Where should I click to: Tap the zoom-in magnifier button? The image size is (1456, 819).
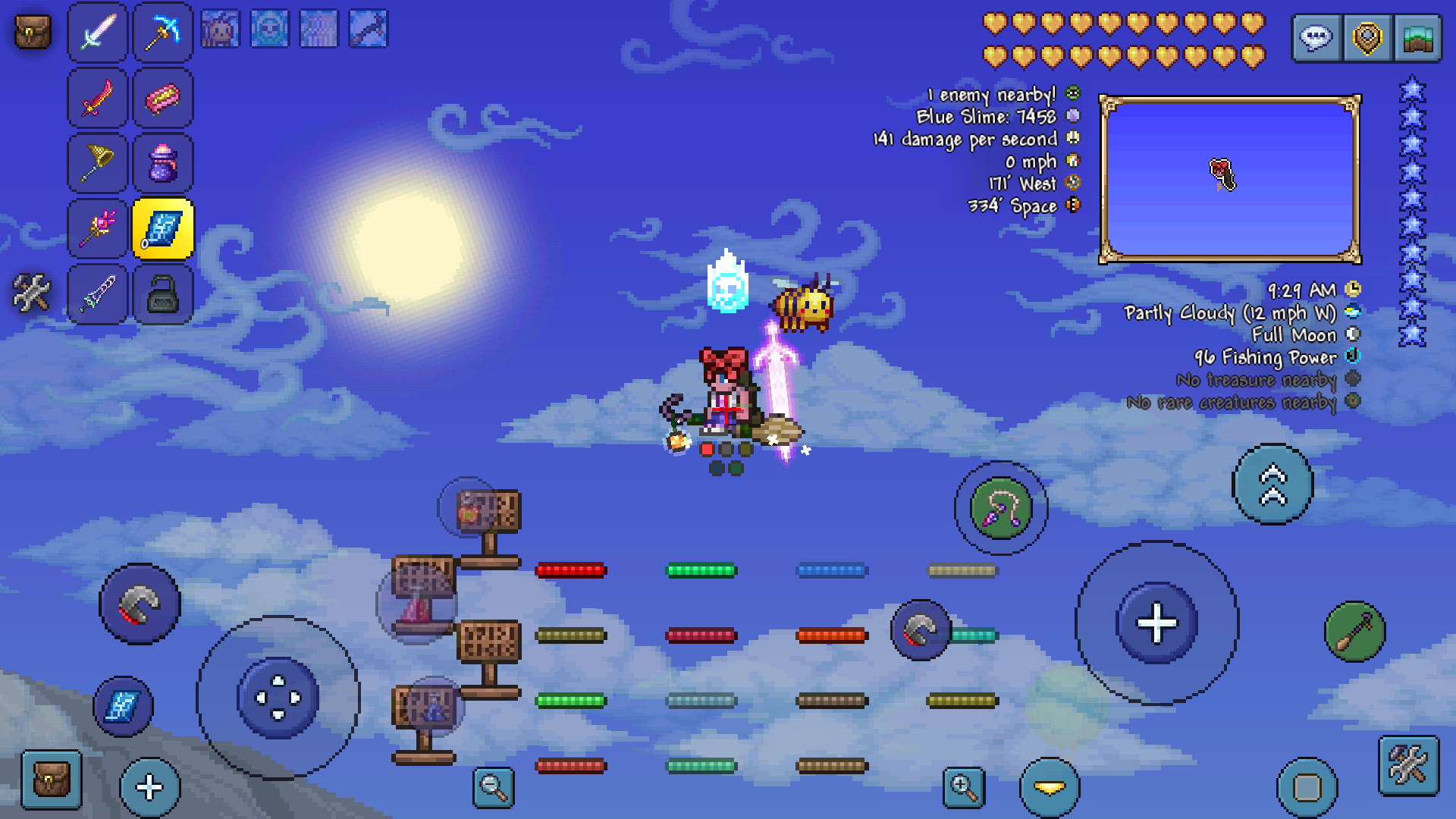pos(964,787)
